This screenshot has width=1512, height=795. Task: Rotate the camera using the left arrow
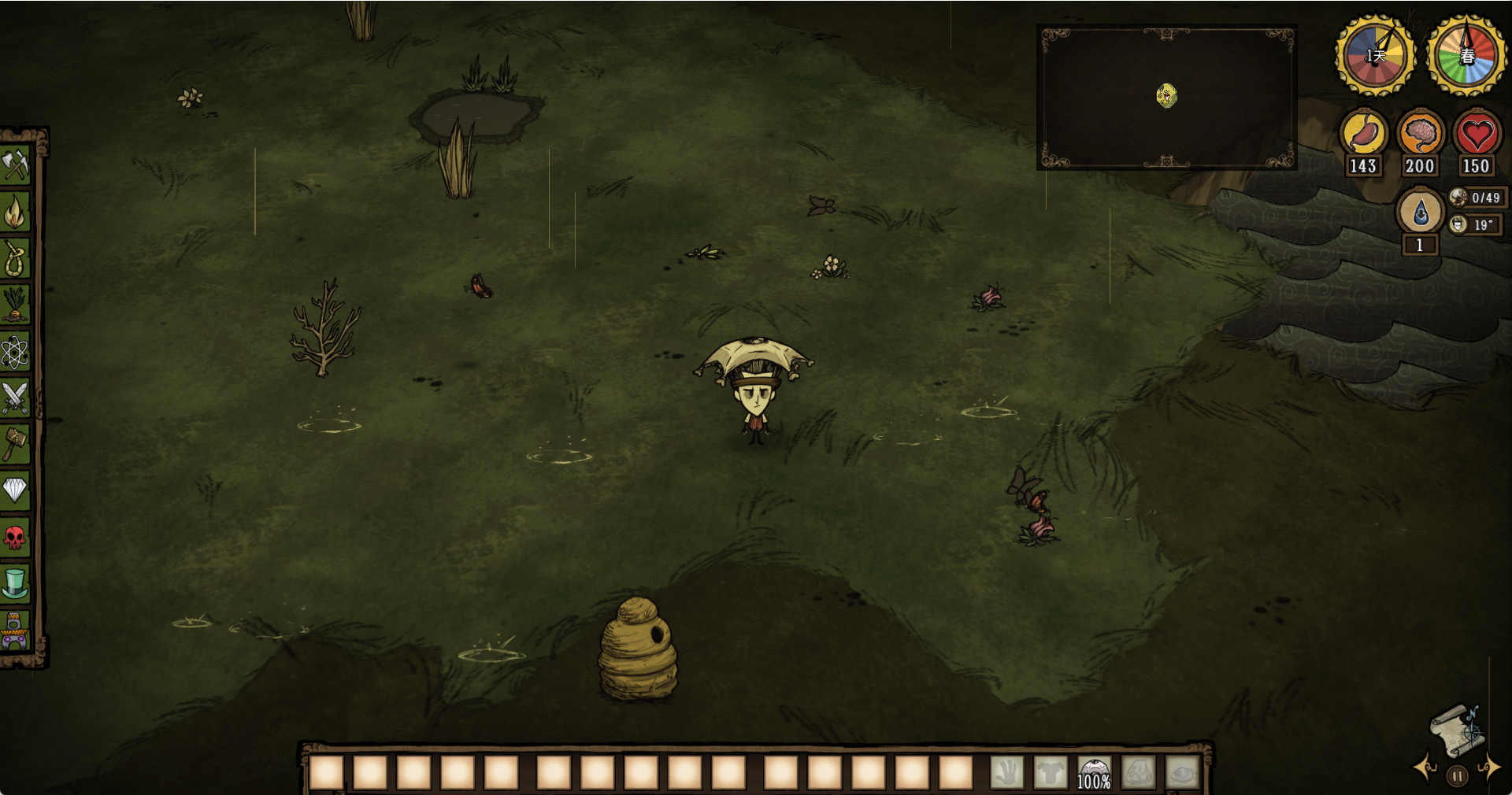pos(1426,767)
